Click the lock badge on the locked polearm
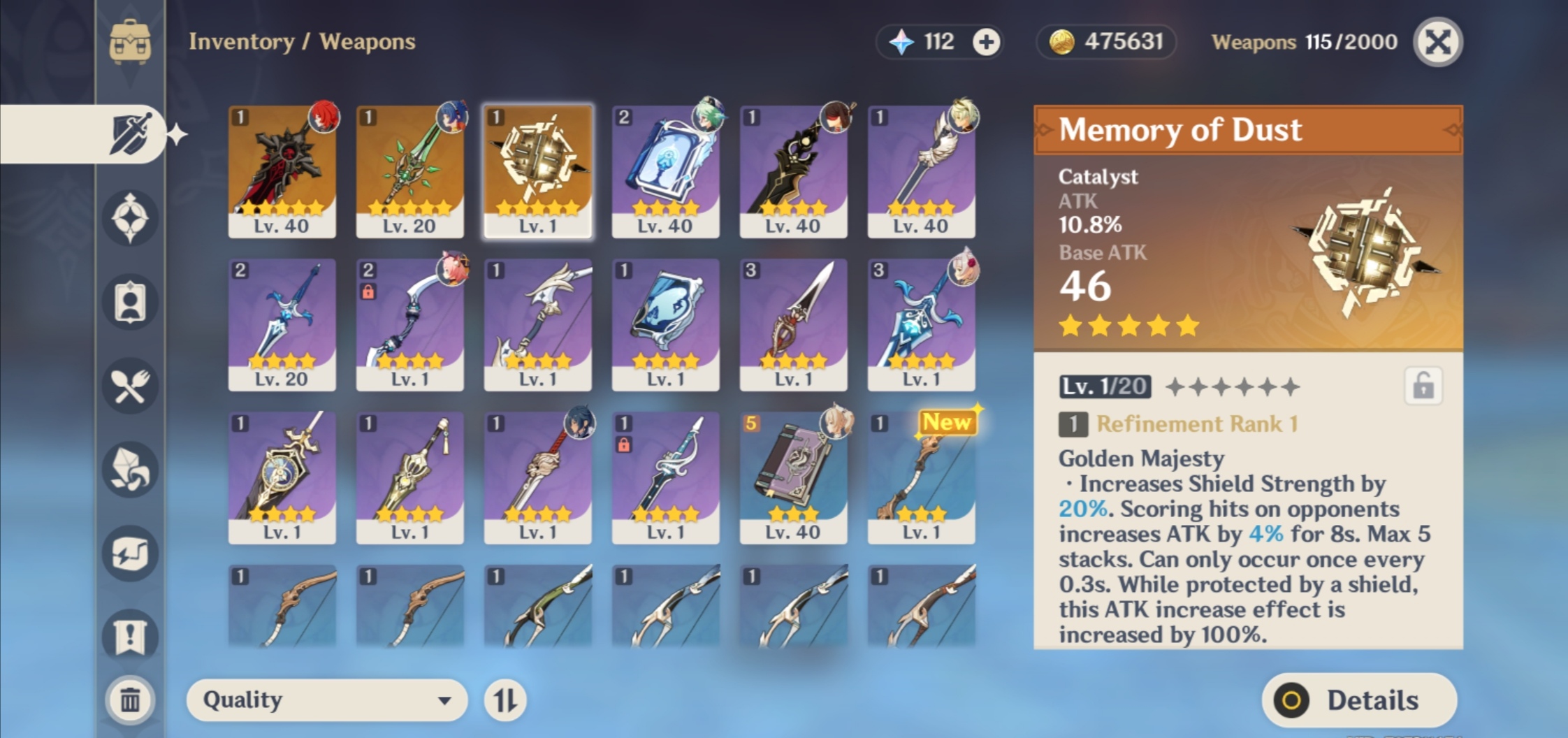This screenshot has height=738, width=1568. 624,444
